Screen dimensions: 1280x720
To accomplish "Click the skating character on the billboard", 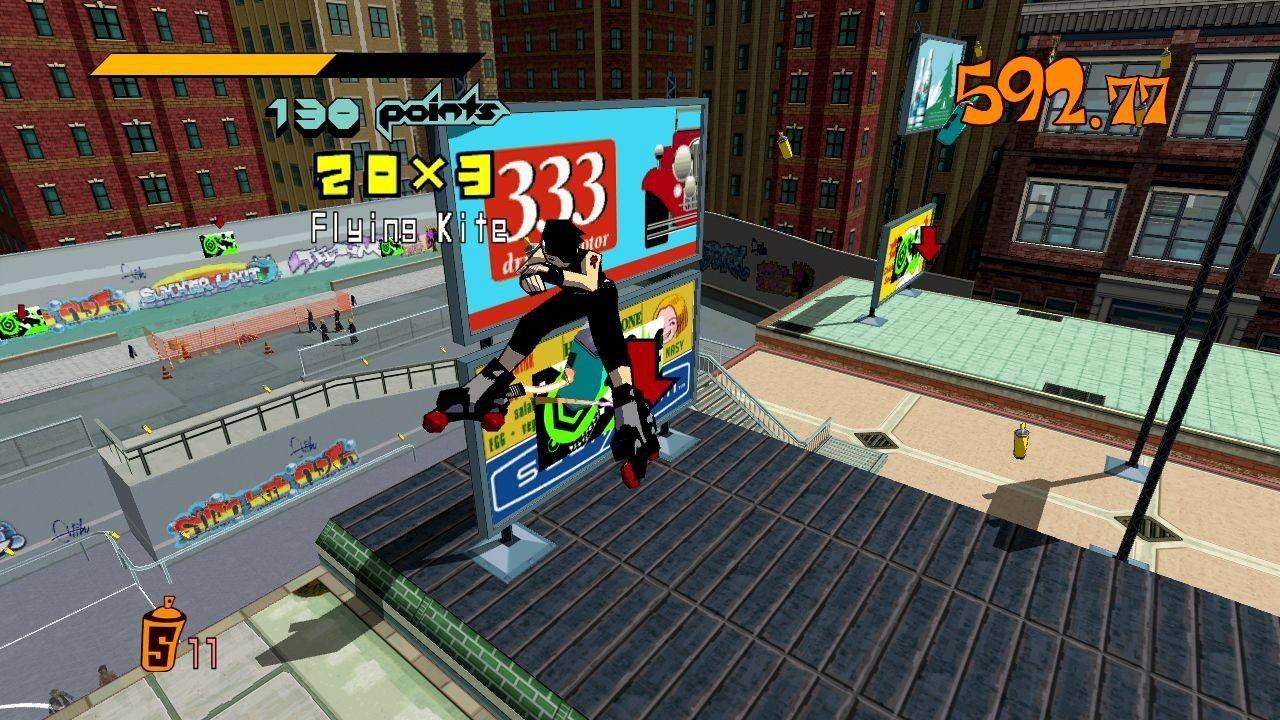I will pos(560,330).
